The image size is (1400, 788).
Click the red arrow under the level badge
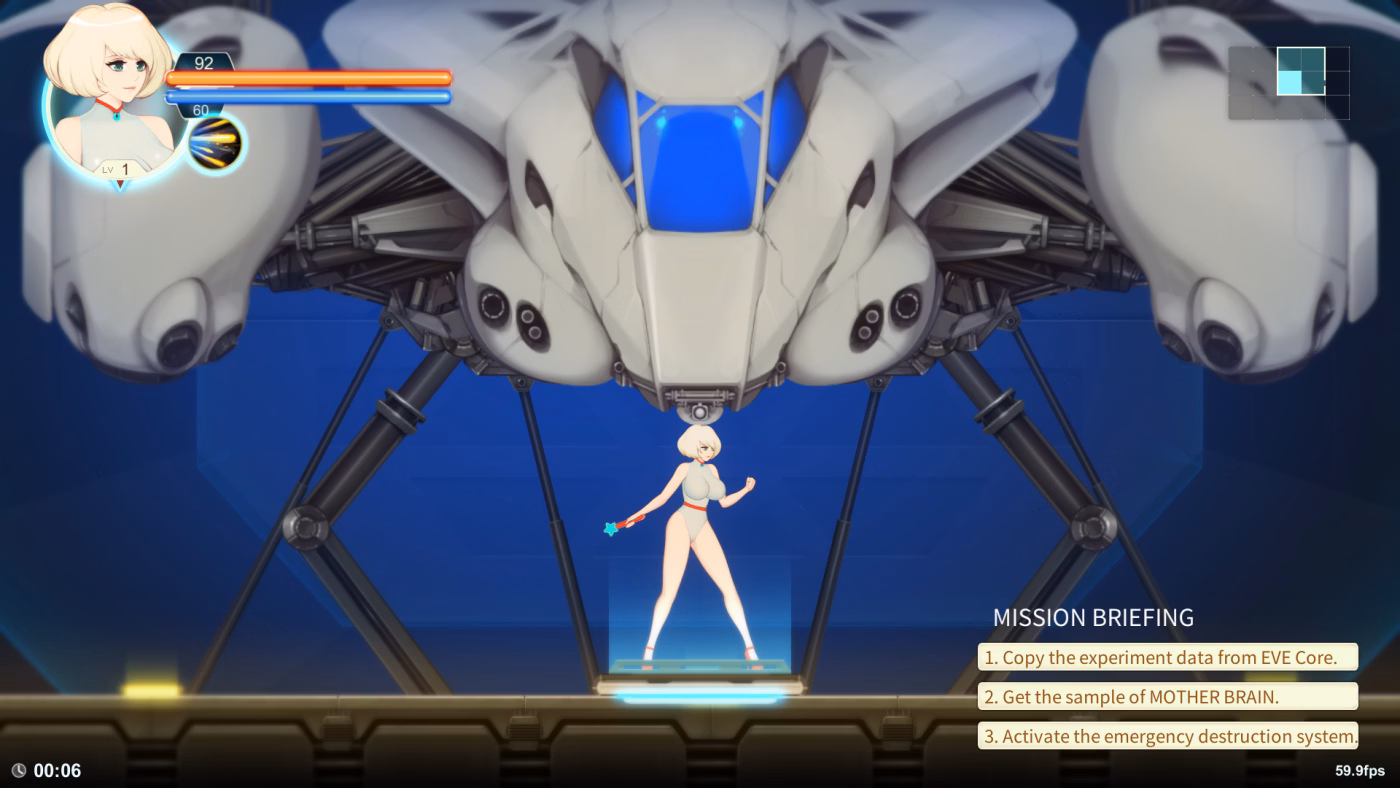tap(121, 184)
